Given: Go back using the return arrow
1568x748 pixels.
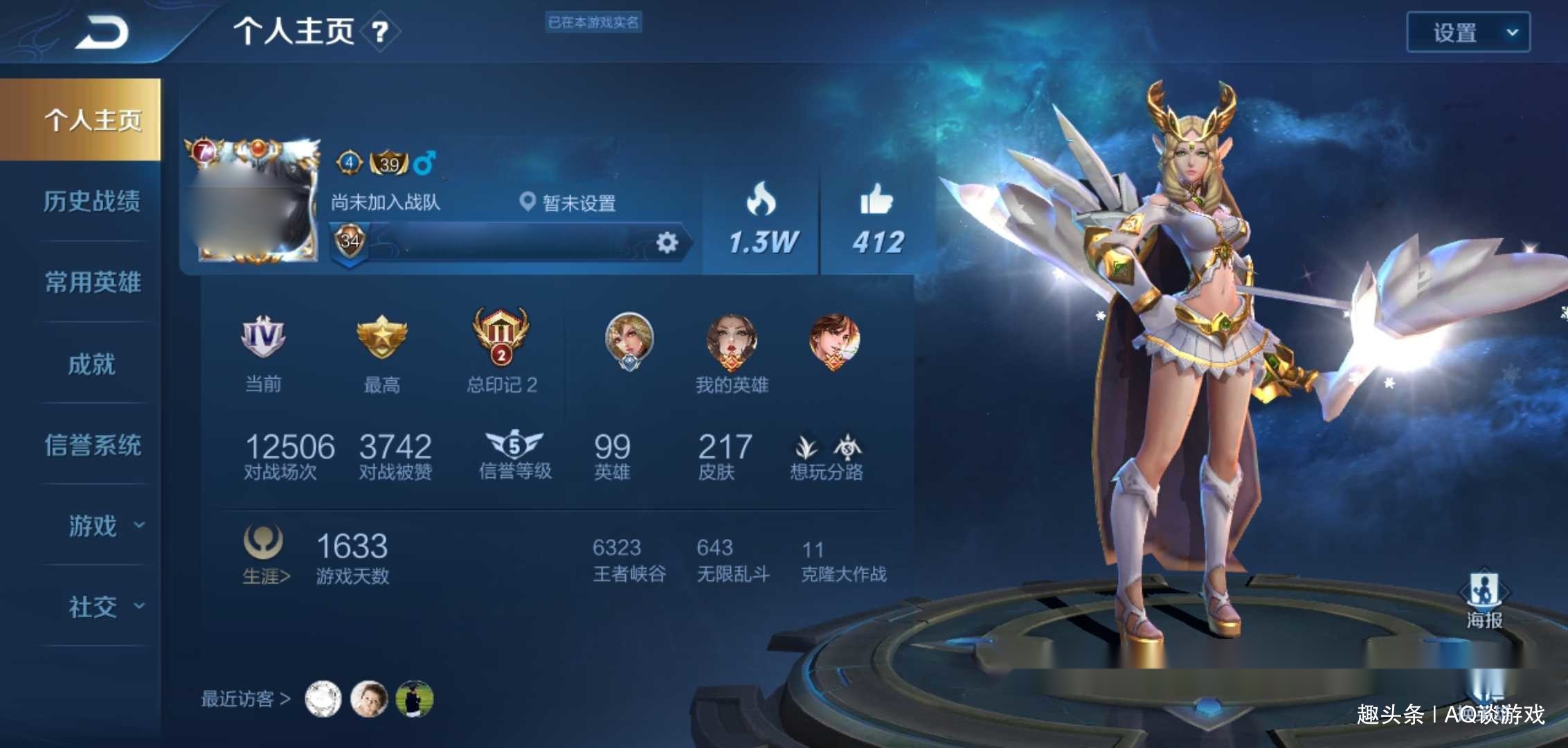Looking at the screenshot, I should click(x=102, y=33).
